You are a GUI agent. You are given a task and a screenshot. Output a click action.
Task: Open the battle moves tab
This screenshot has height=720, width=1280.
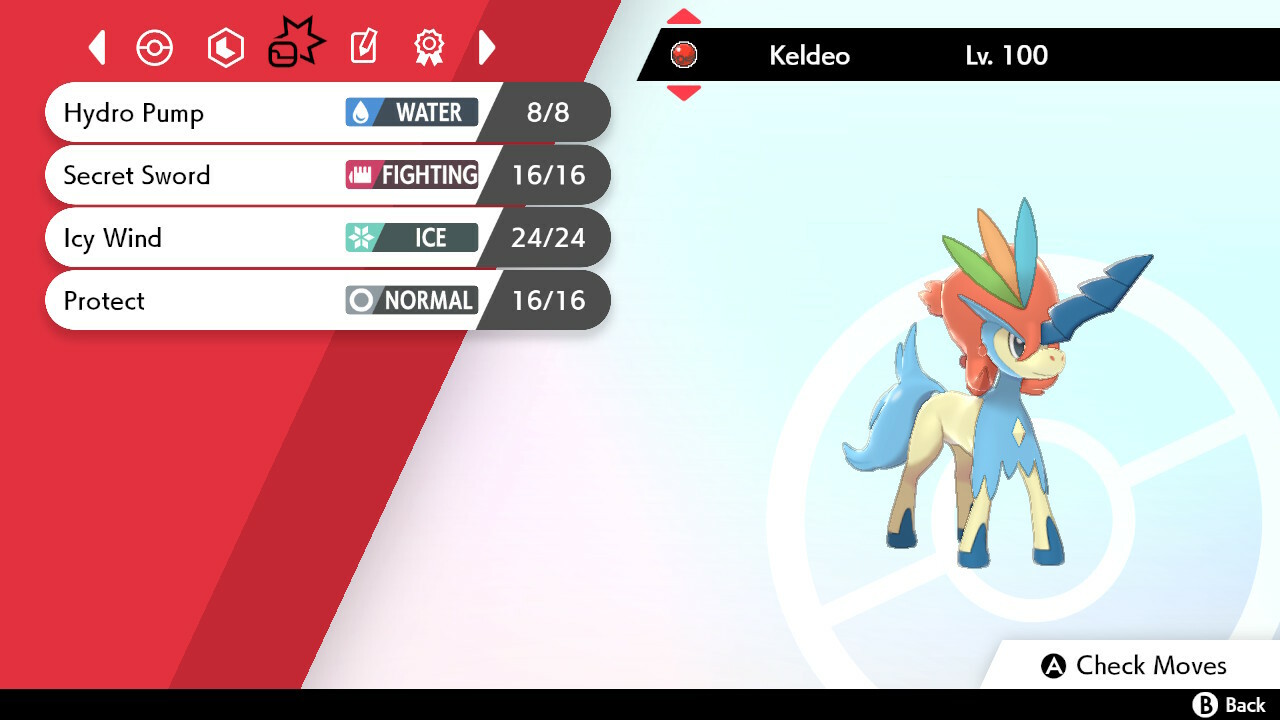coord(295,46)
